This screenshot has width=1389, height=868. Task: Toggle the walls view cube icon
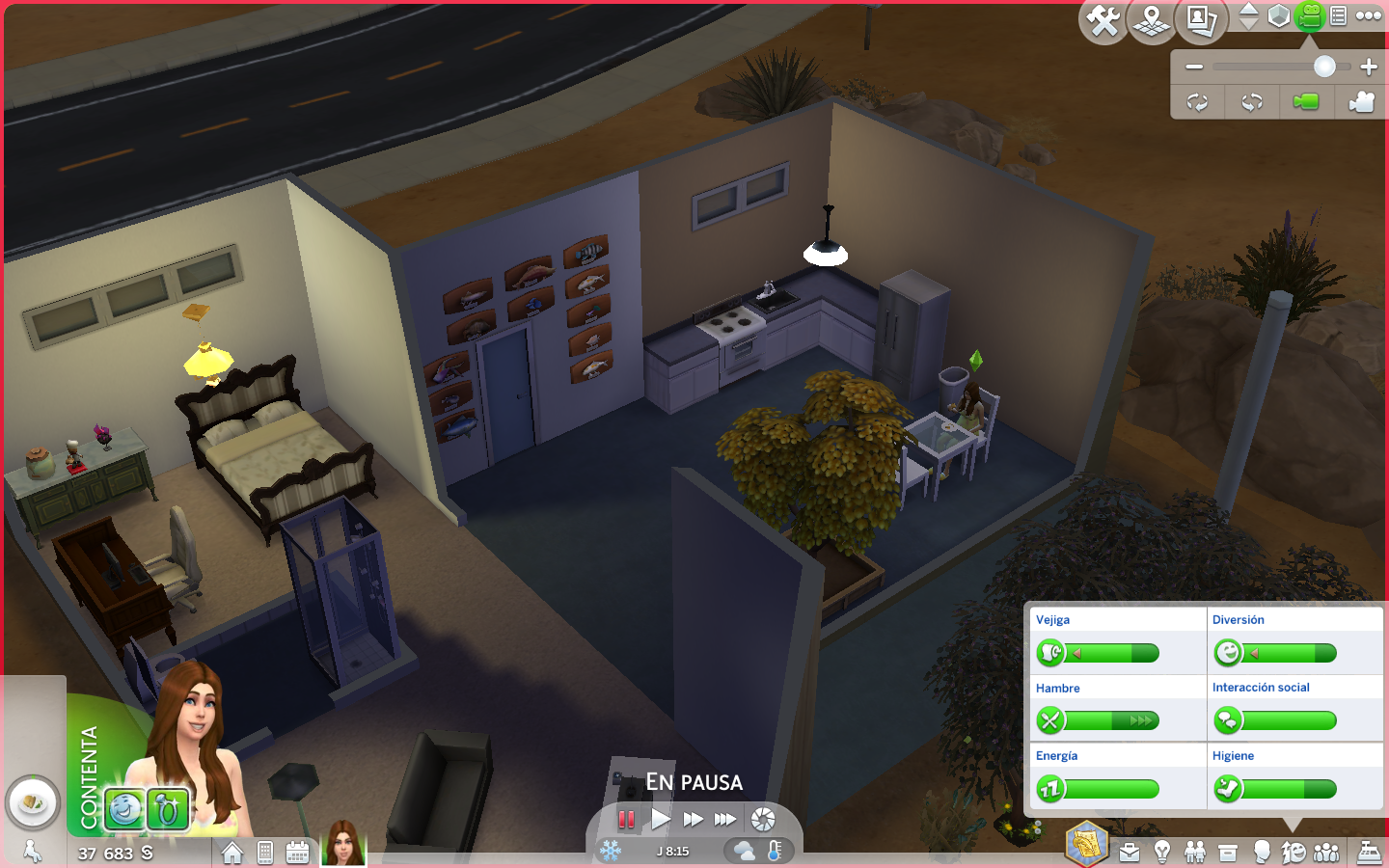click(1279, 16)
